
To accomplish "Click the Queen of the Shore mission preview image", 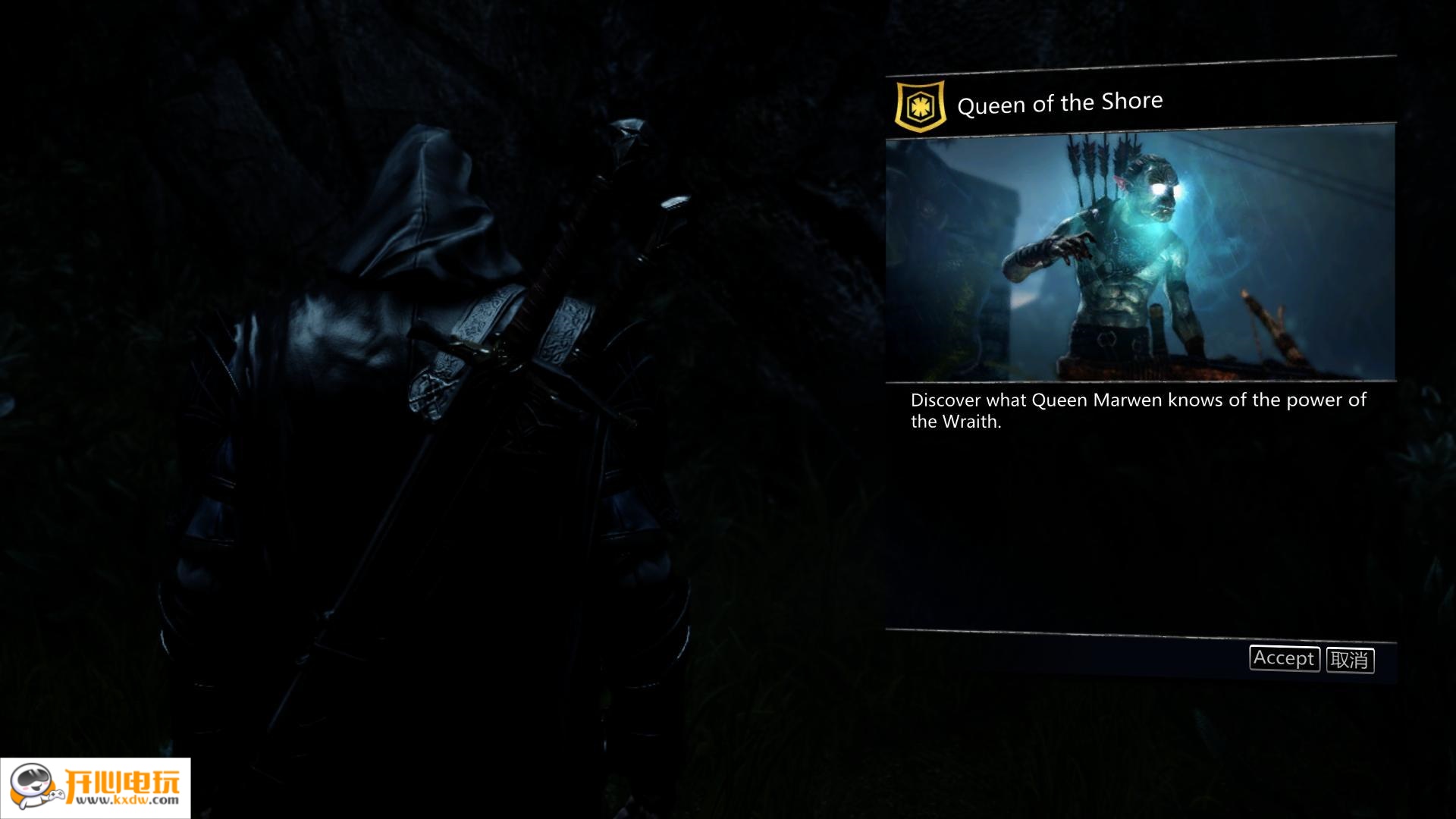I will pyautogui.click(x=1140, y=254).
